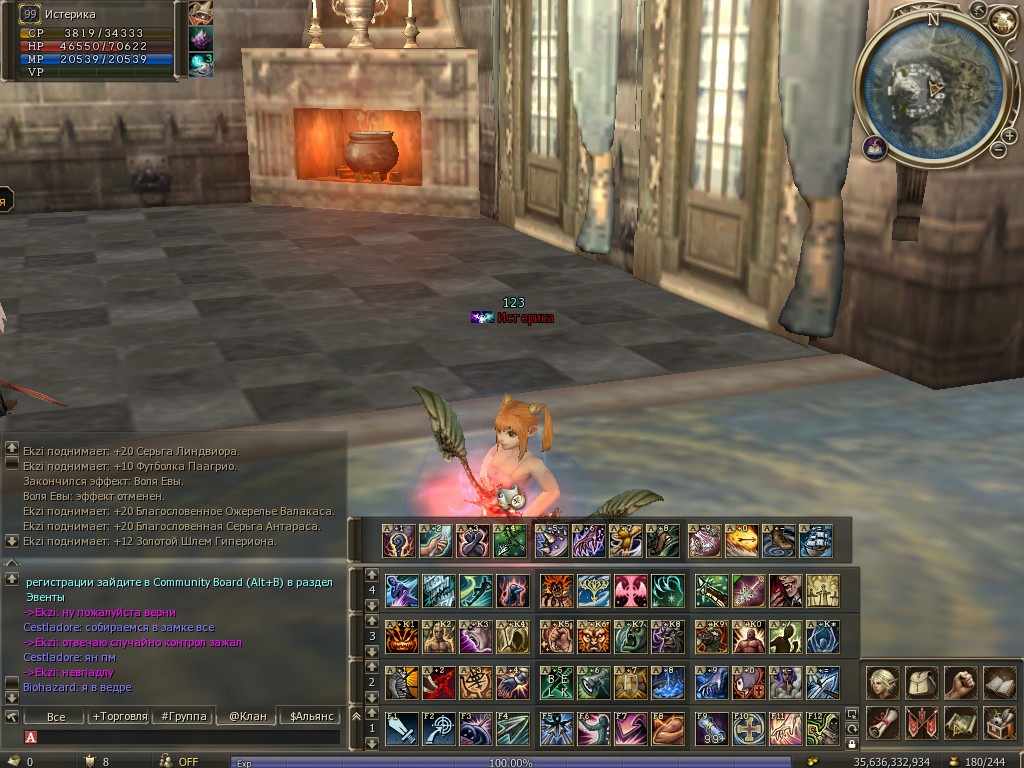The height and width of the screenshot is (768, 1024).
Task: Open the world map parchment icon
Action: click(960, 722)
